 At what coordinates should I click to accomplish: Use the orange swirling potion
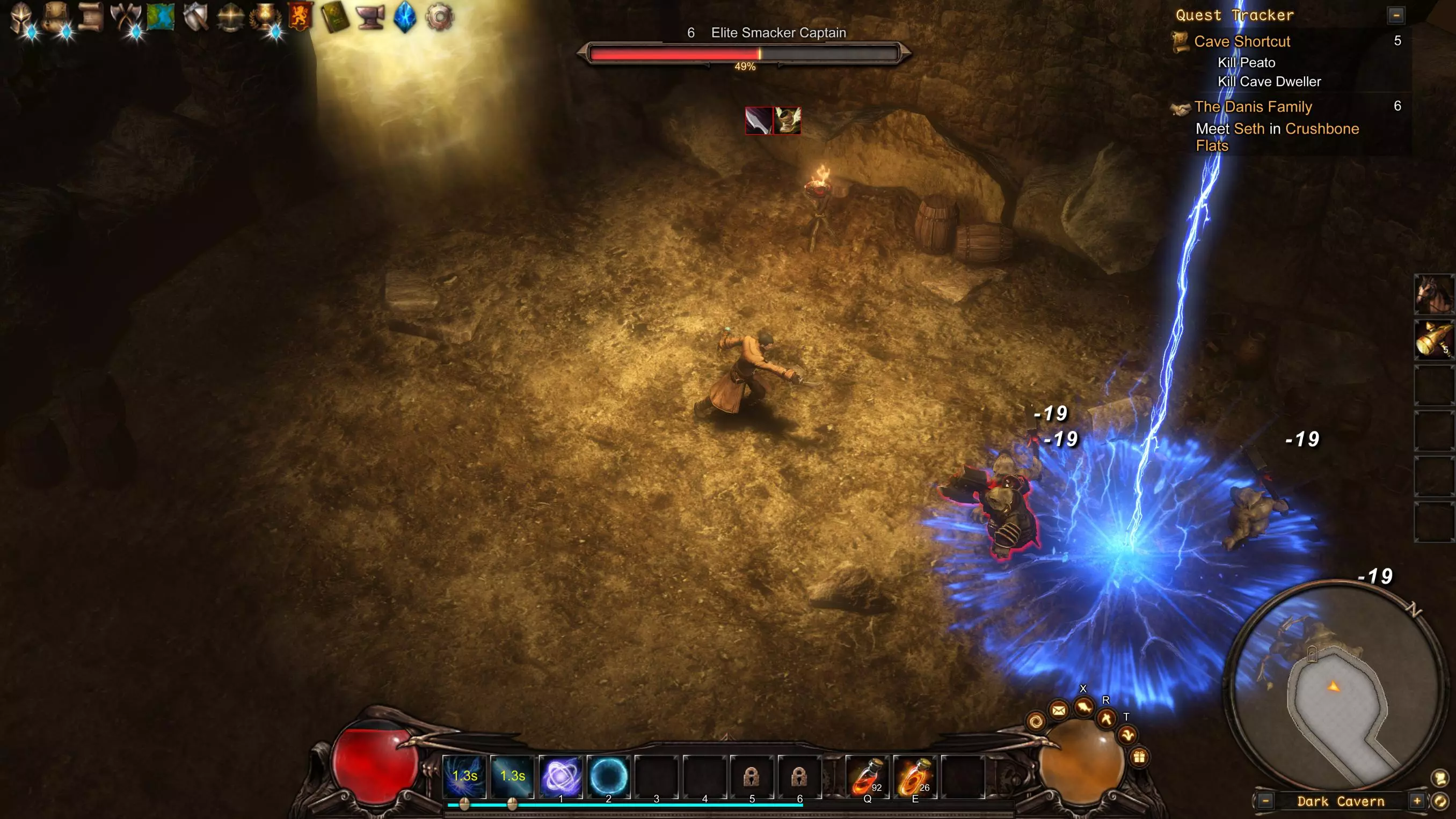coord(914,777)
